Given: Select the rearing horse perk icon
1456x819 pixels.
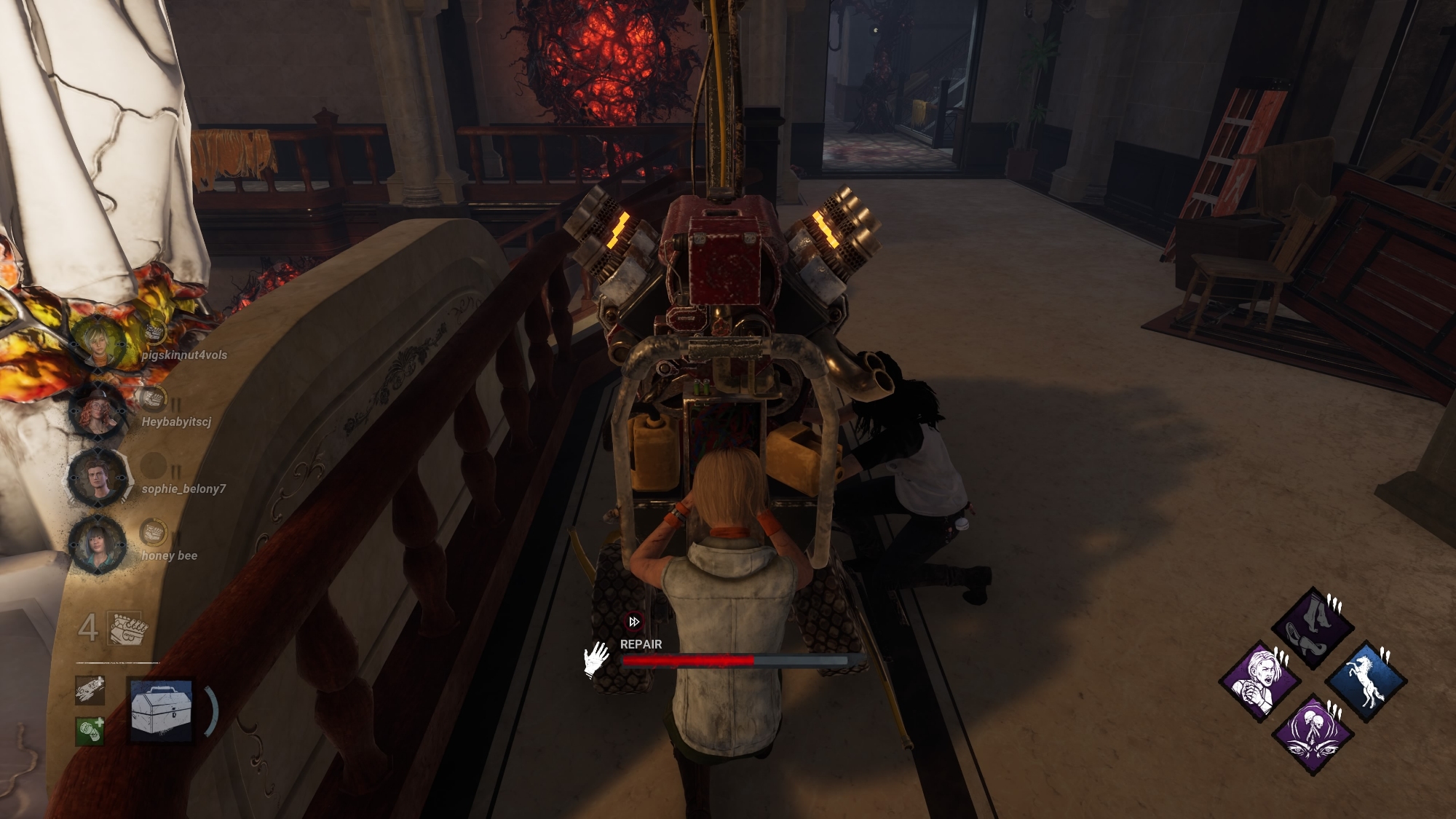Looking at the screenshot, I should click(x=1365, y=682).
